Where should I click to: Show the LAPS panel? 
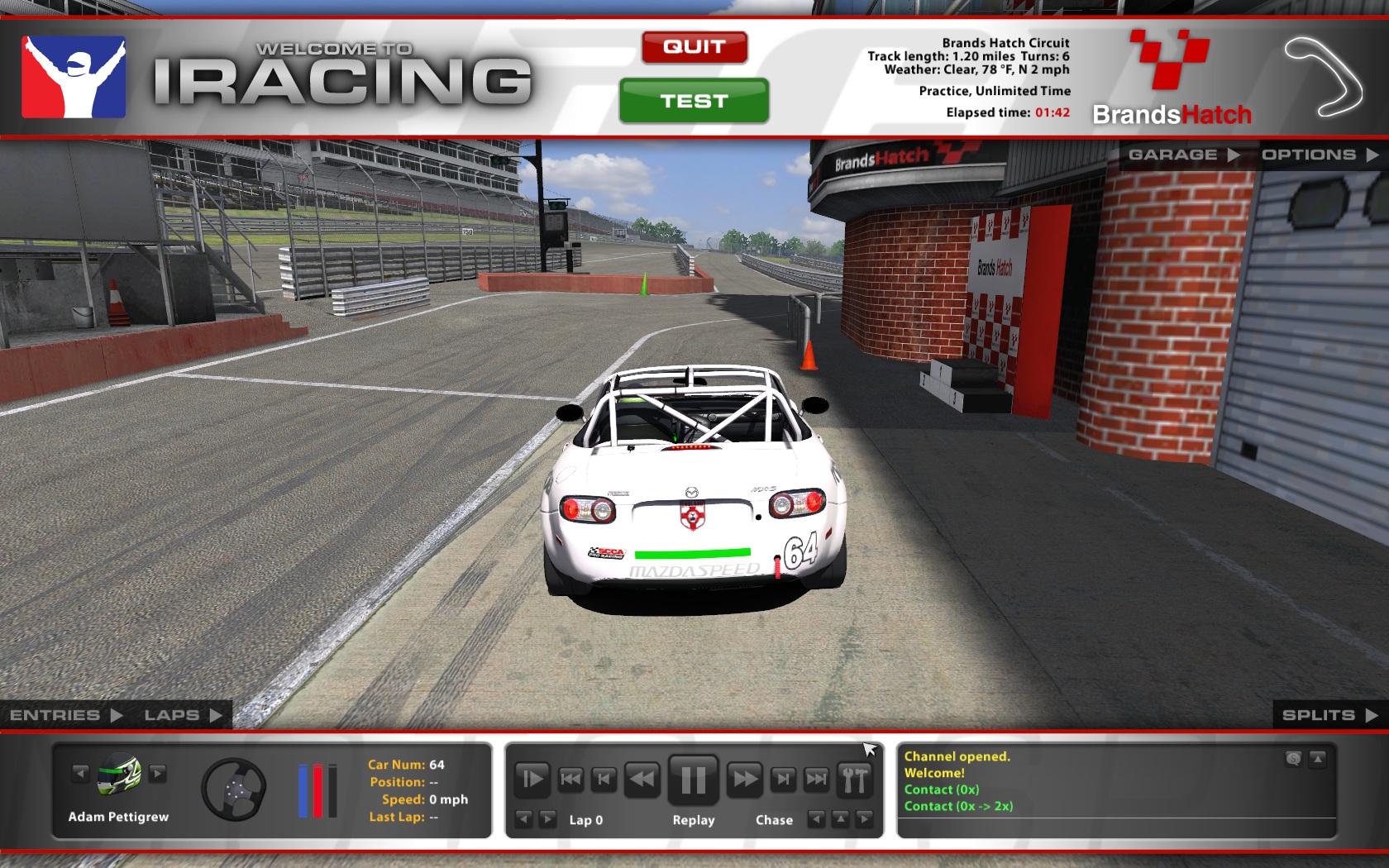coord(183,715)
